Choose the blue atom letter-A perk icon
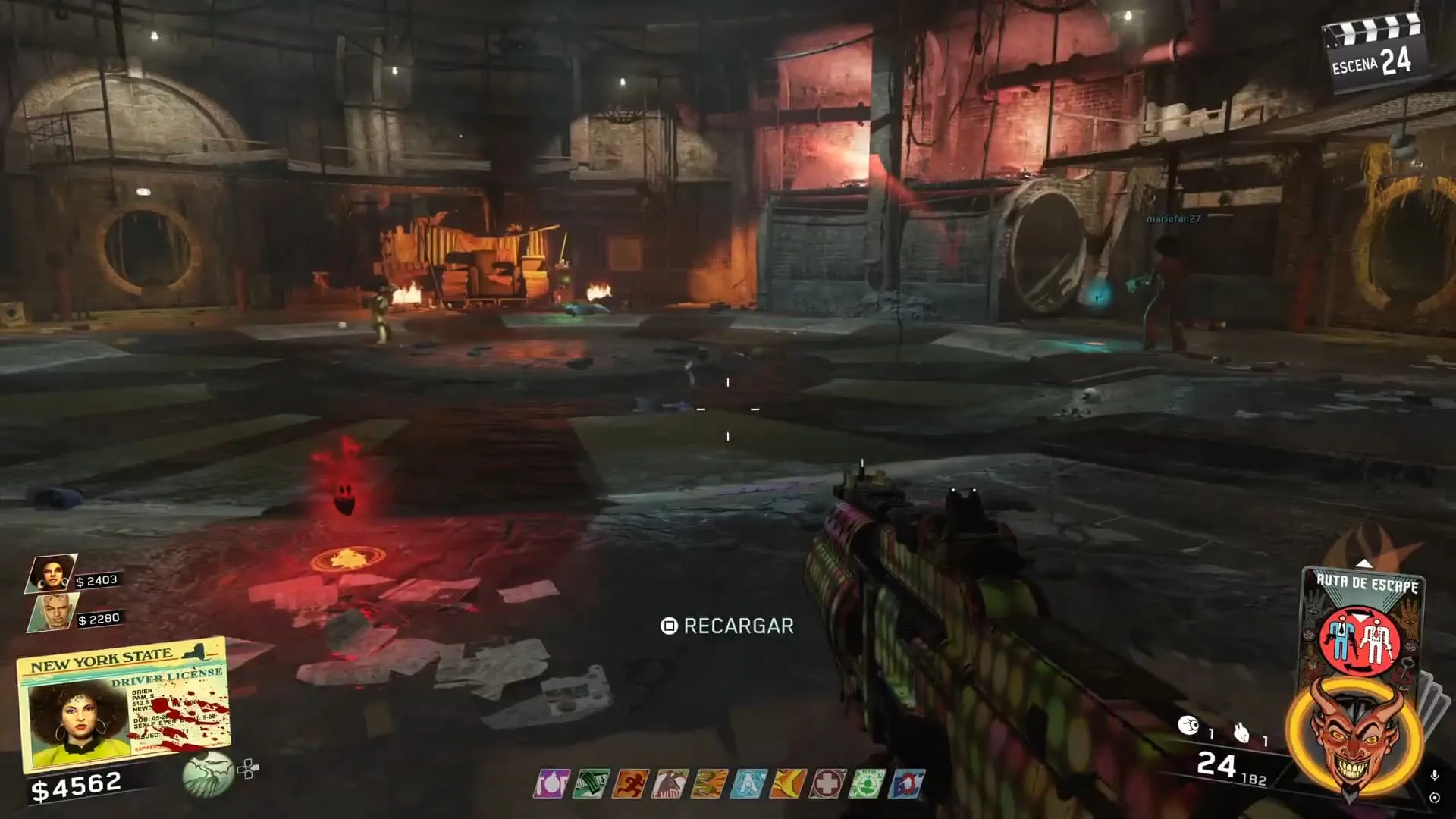This screenshot has height=819, width=1456. tap(748, 783)
